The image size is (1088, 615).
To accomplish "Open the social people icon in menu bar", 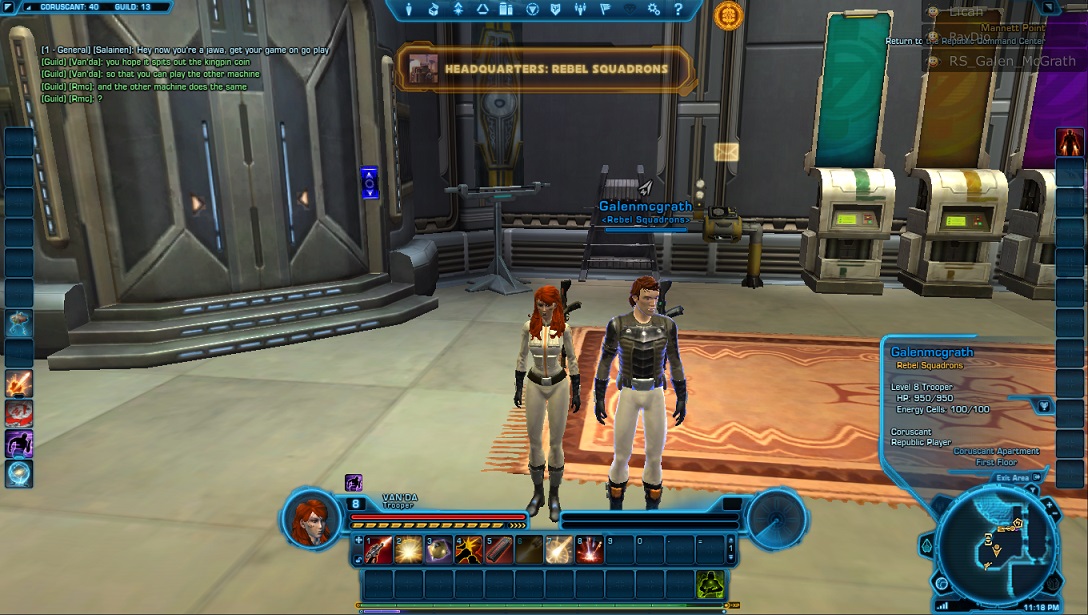I will 580,9.
